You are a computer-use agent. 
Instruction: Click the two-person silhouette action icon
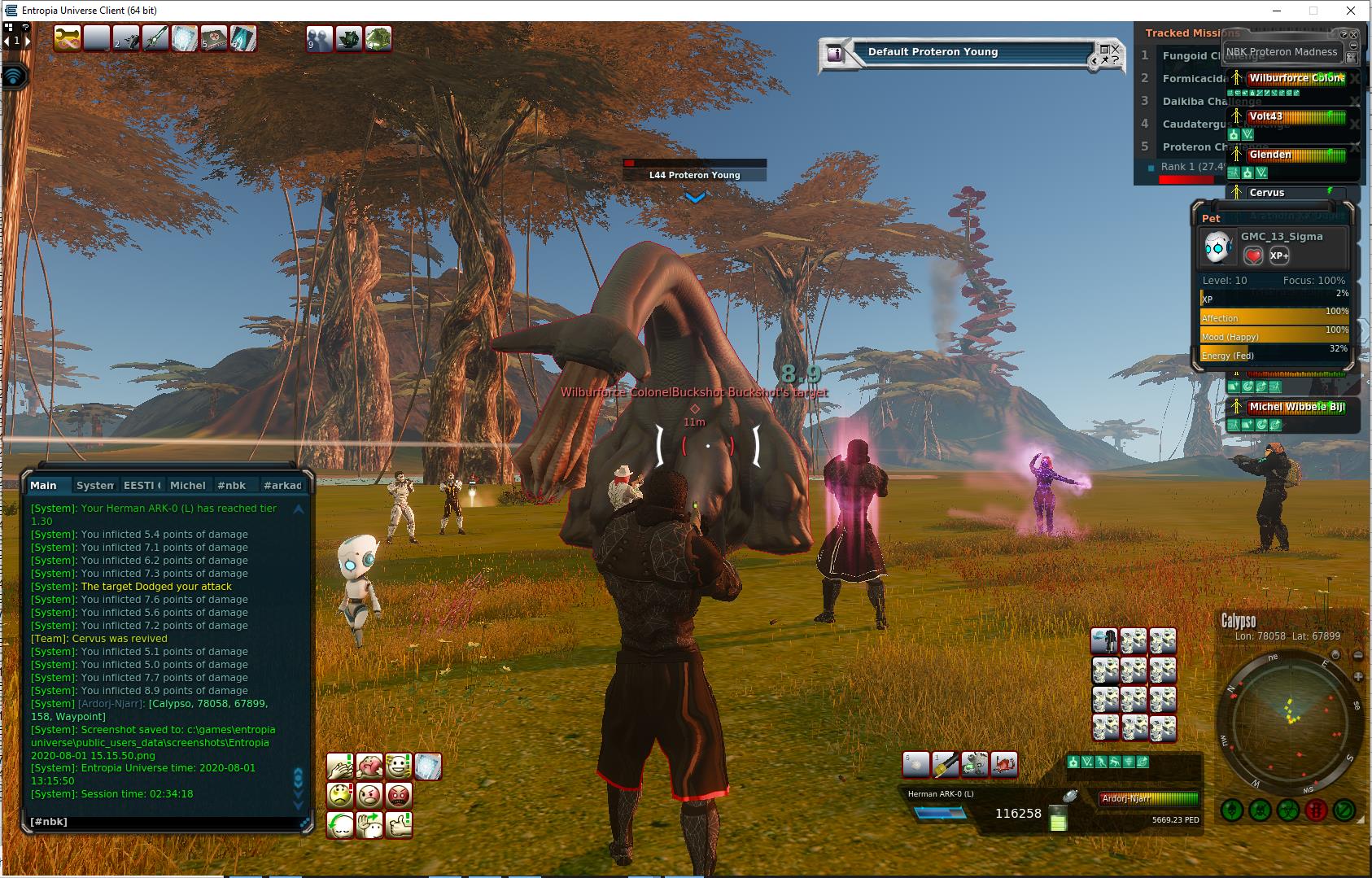click(319, 38)
